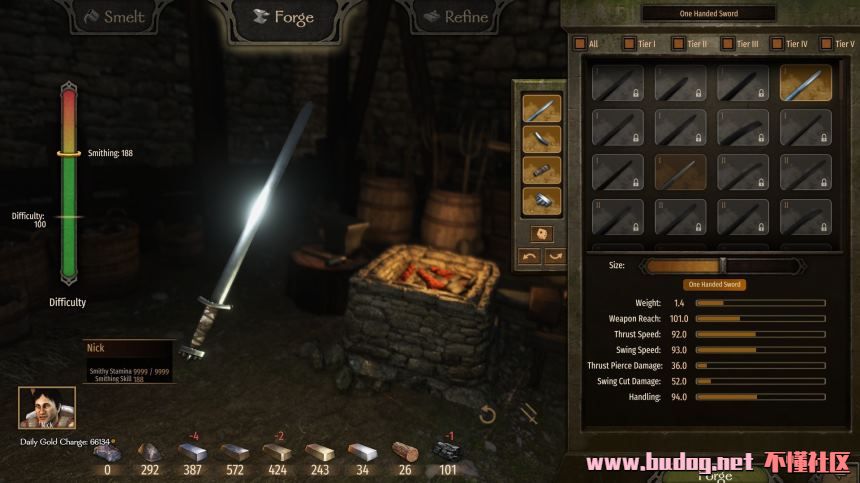Enable the Tier II filter

tap(678, 44)
